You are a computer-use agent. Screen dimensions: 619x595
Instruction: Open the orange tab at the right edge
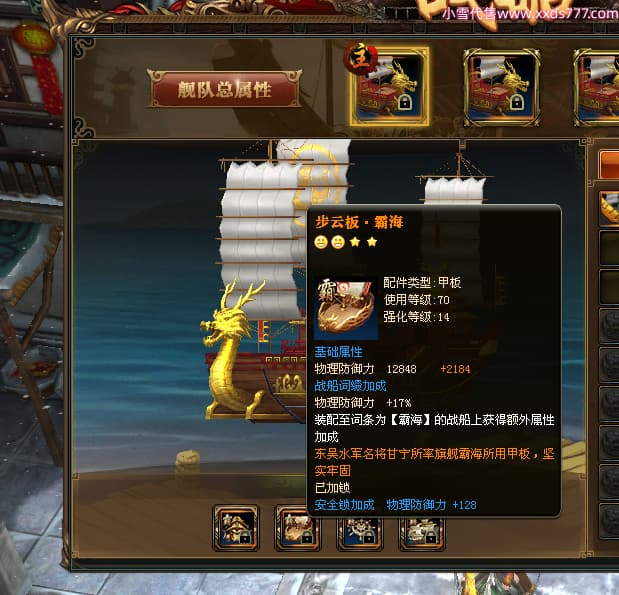[x=609, y=164]
